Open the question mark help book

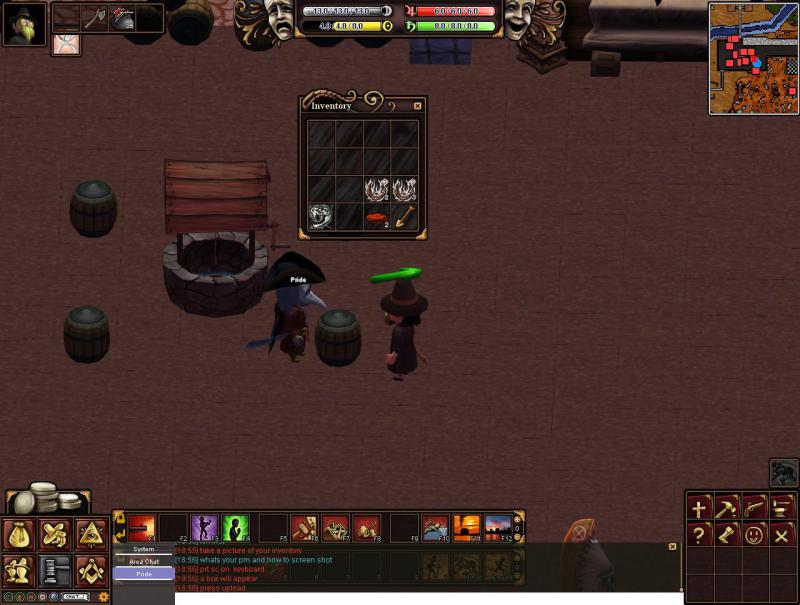tap(699, 534)
